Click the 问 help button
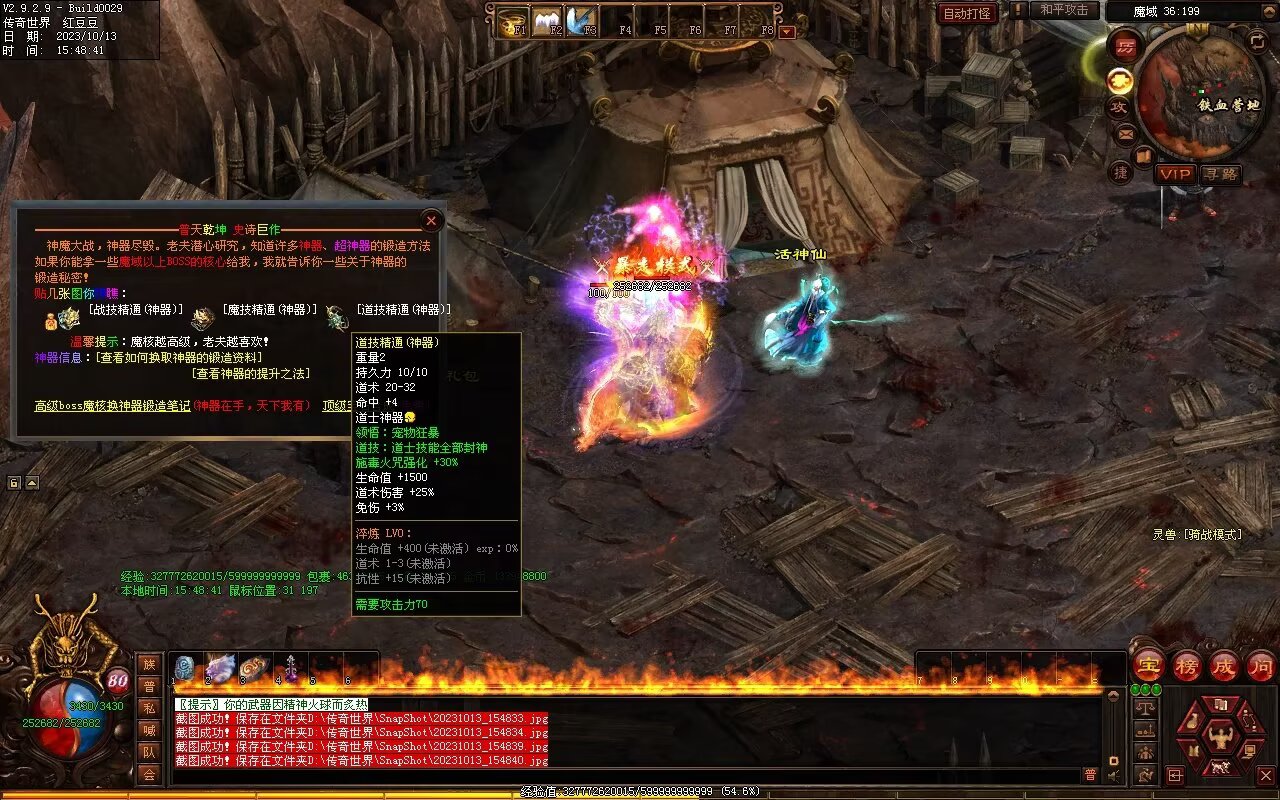The width and height of the screenshot is (1280, 800). pyautogui.click(x=1261, y=665)
